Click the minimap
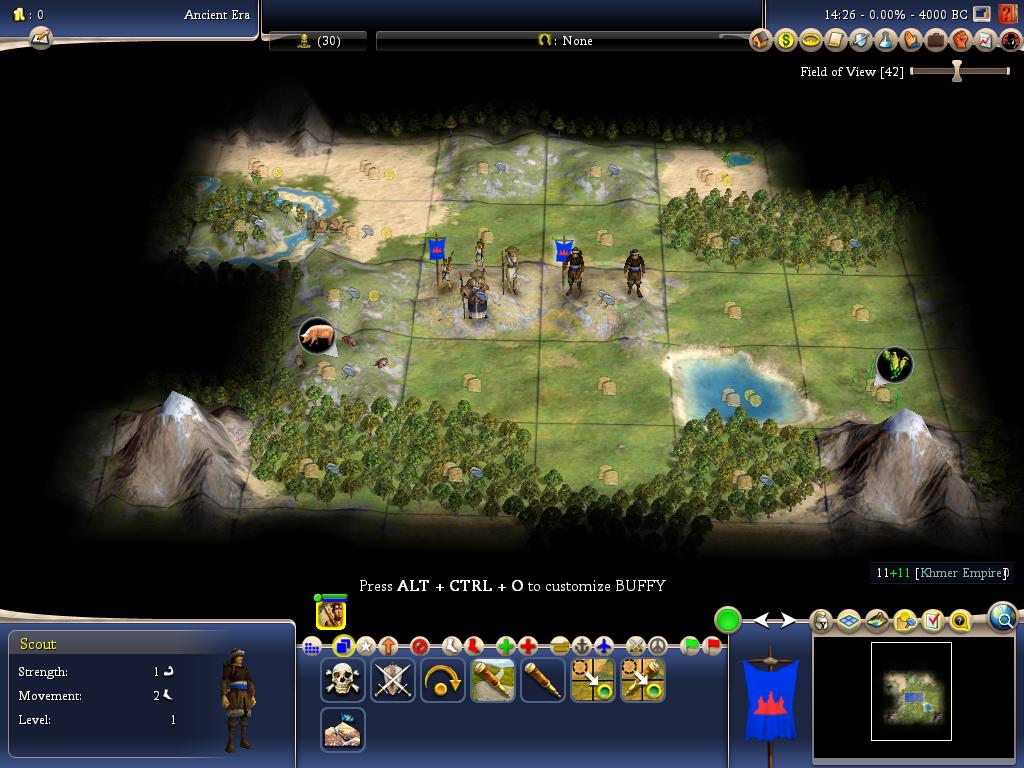1024x768 pixels. pos(910,692)
